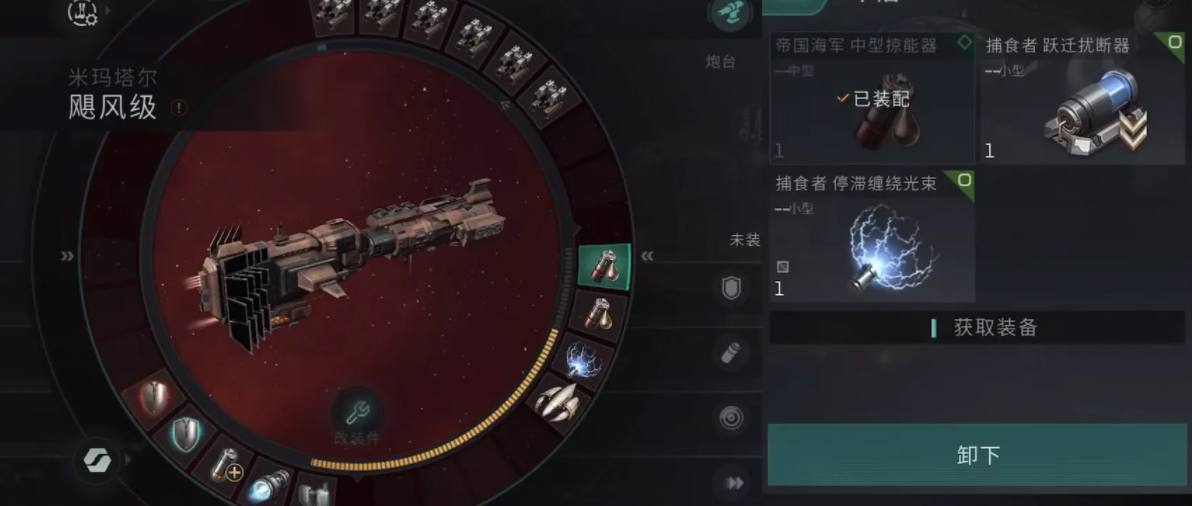Click the round swap button beside the ship wheel
Viewport: 1192px width, 506px height.
pyautogui.click(x=99, y=461)
